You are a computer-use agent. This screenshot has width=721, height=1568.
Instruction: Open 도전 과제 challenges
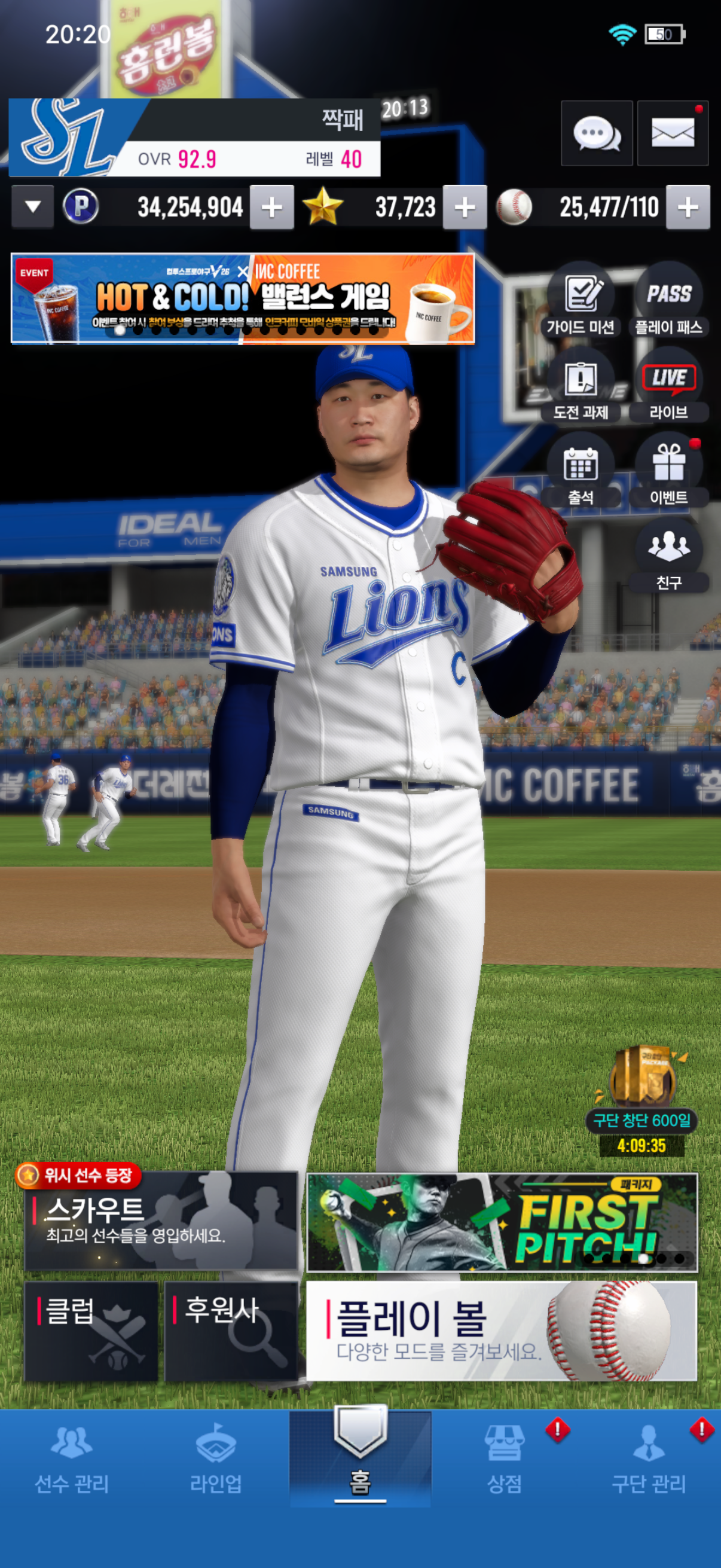click(581, 386)
